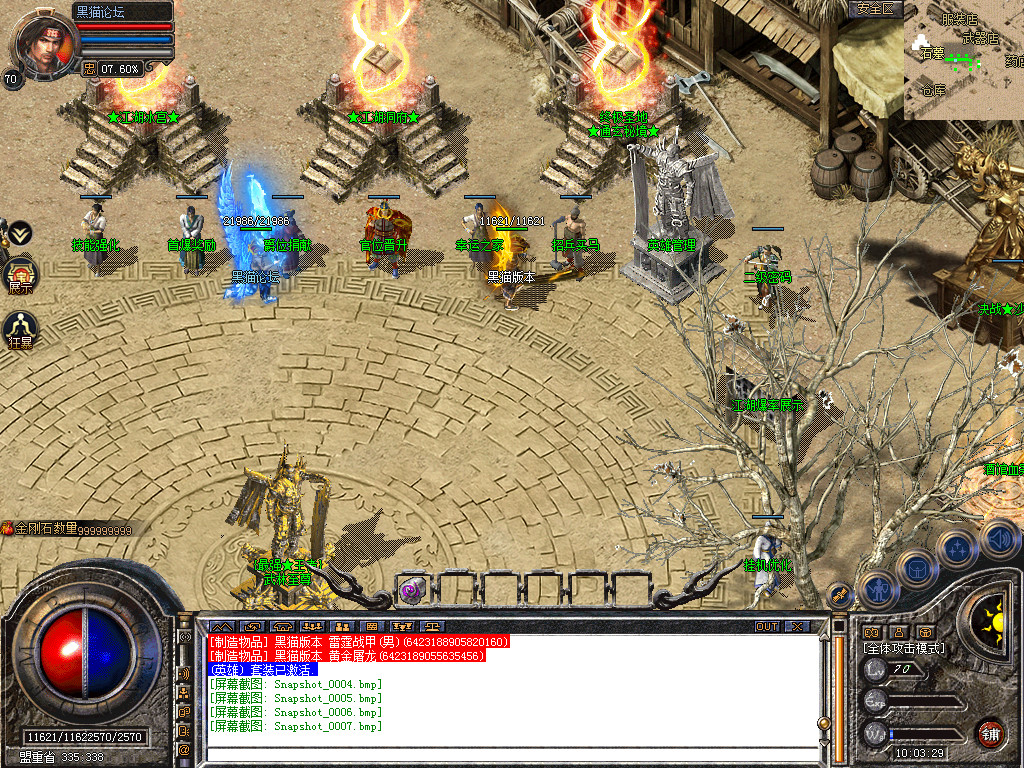Activate the 狂暴 rage icon

pyautogui.click(x=20, y=328)
